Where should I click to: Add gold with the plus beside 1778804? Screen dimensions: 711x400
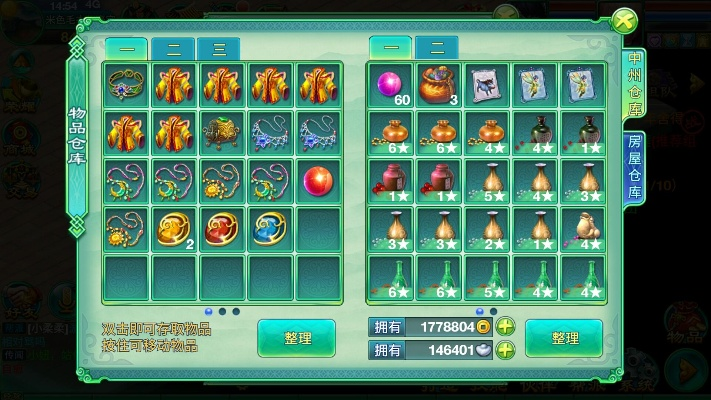tap(506, 327)
